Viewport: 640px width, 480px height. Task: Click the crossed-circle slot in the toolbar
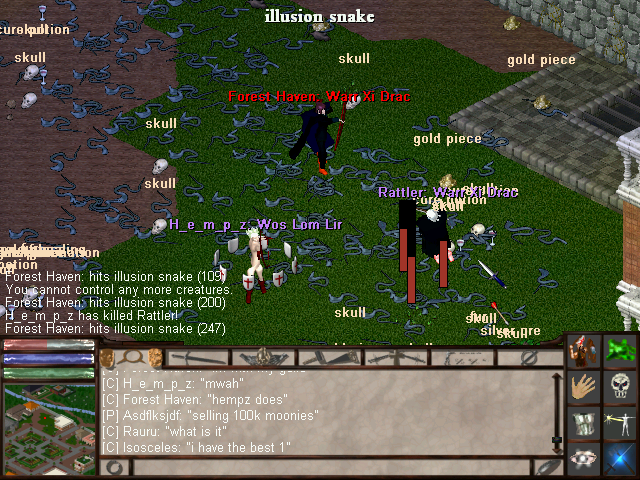click(530, 357)
